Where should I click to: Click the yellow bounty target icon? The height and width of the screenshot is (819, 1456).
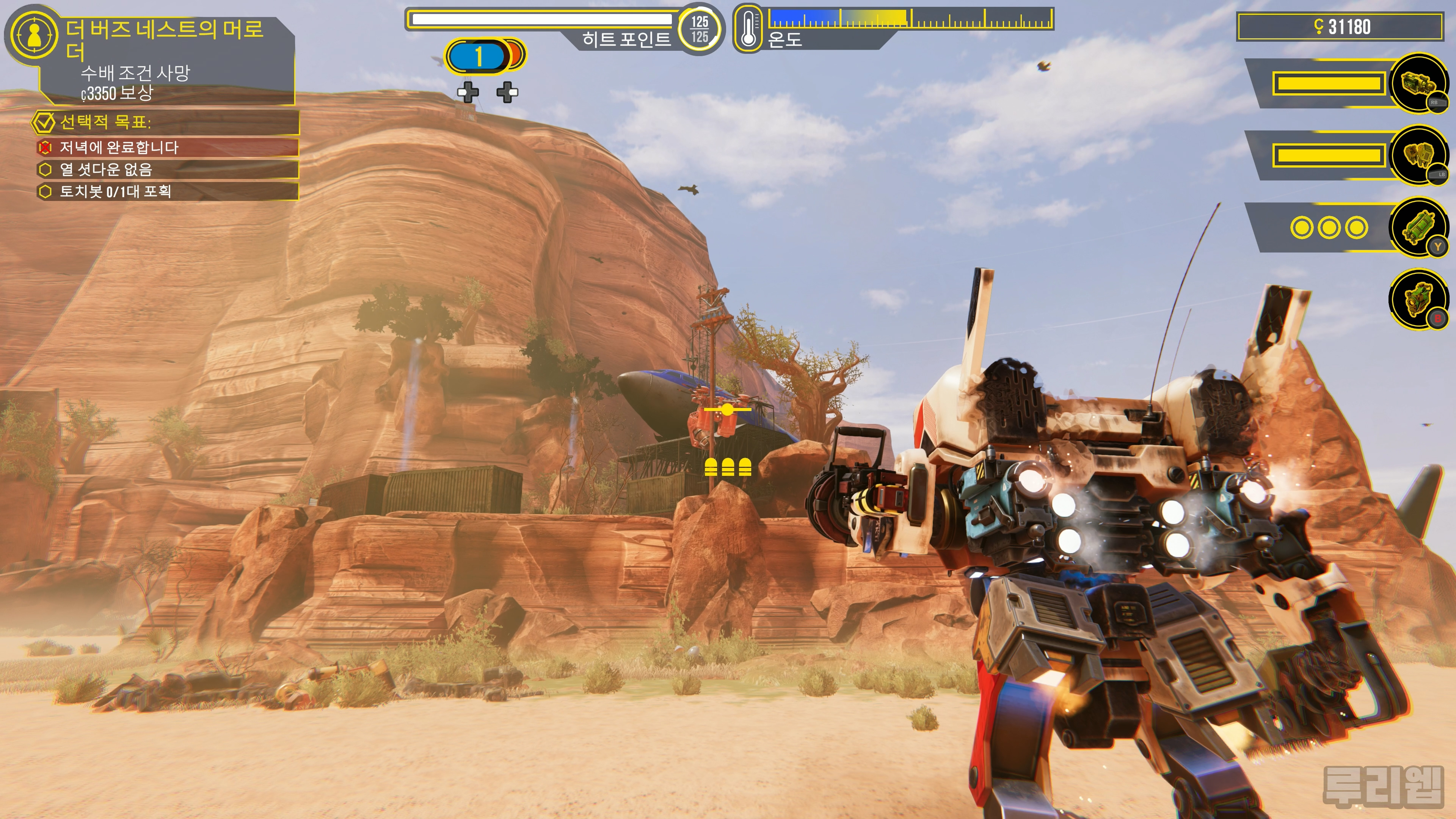click(x=34, y=35)
